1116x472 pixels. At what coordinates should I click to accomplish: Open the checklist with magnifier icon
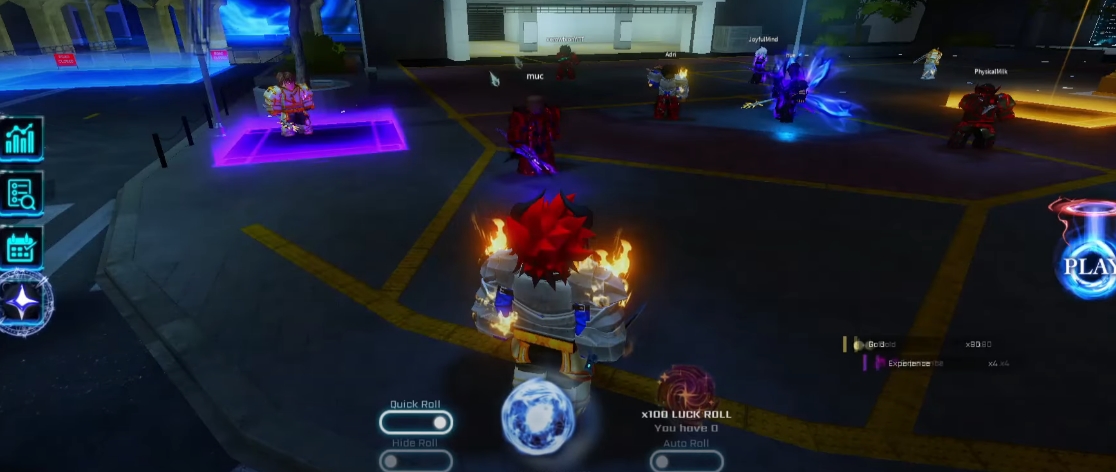pyautogui.click(x=21, y=193)
